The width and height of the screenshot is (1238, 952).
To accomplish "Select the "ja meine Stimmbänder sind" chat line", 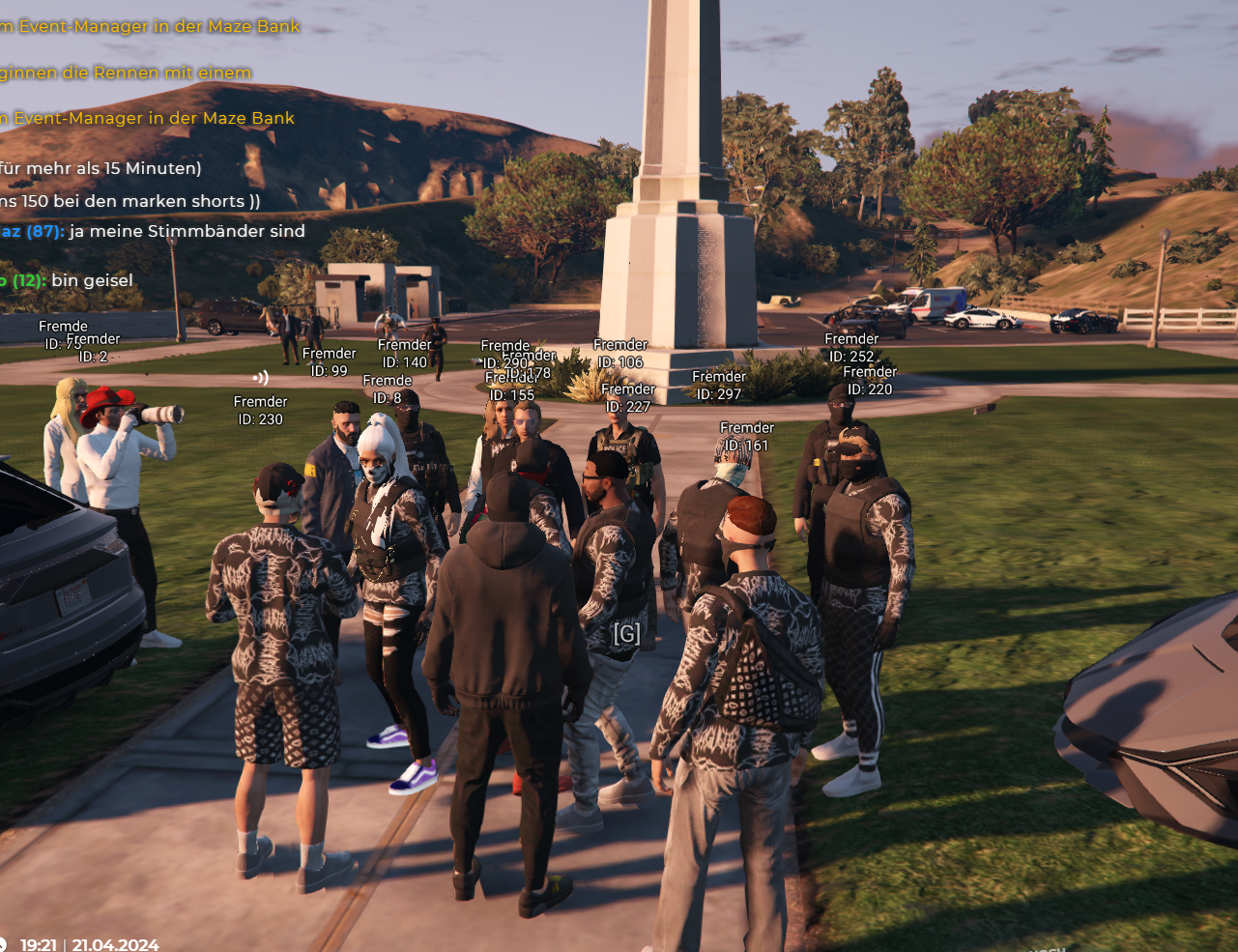I will click(186, 232).
